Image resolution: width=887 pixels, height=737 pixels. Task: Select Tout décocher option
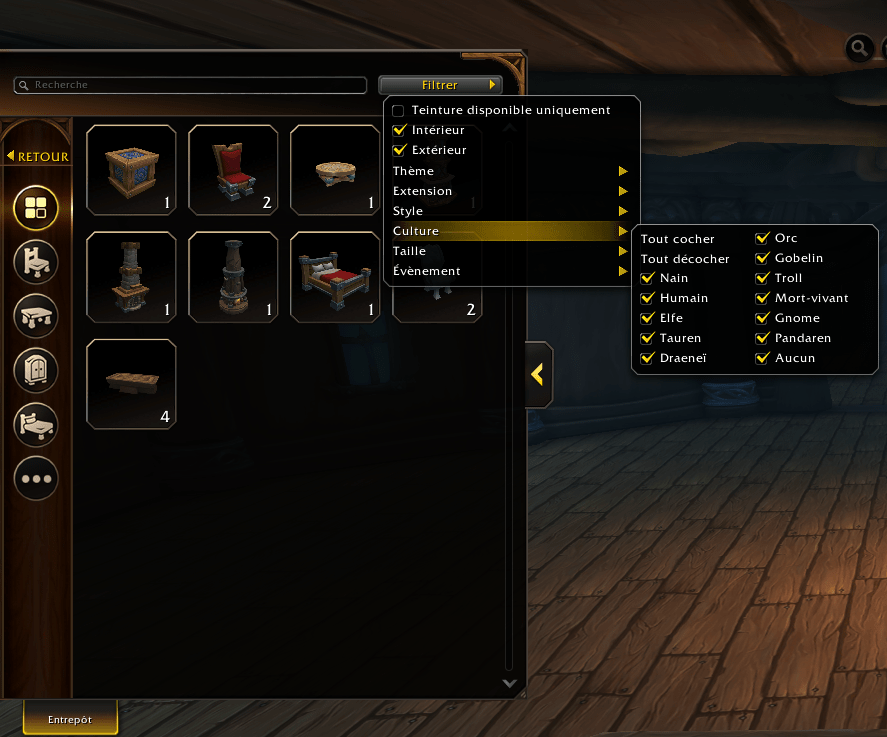(685, 258)
